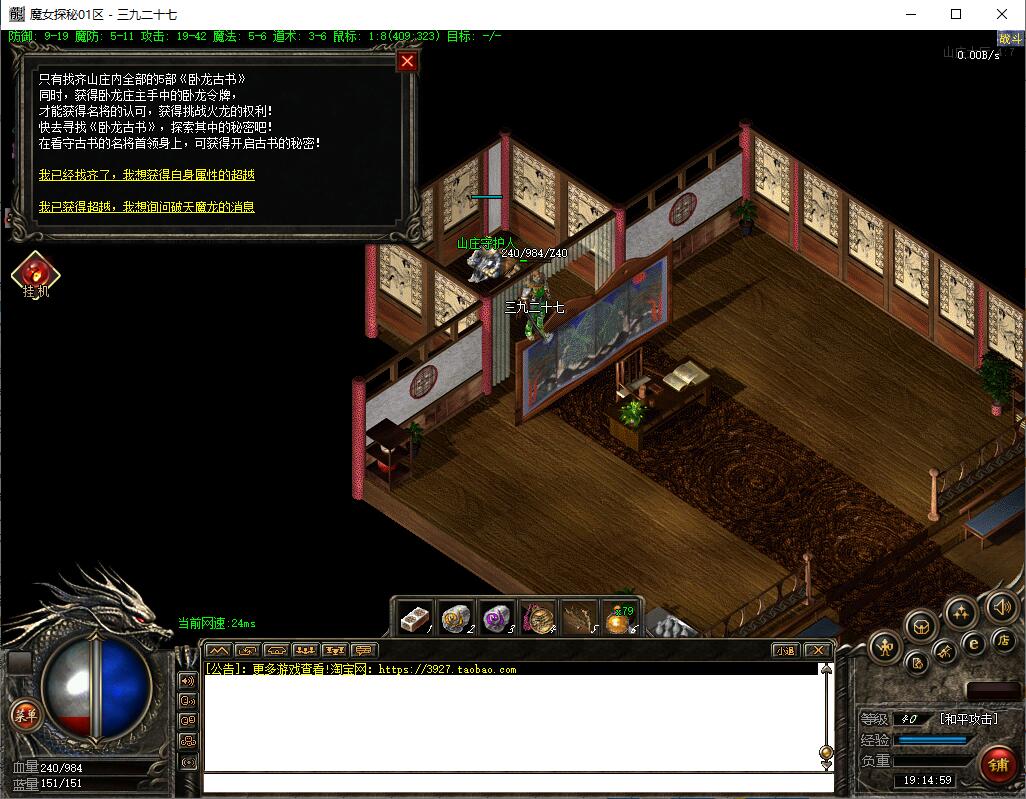Click the 战斗 combat tab at top-right
This screenshot has height=799, width=1026.
[x=1010, y=39]
